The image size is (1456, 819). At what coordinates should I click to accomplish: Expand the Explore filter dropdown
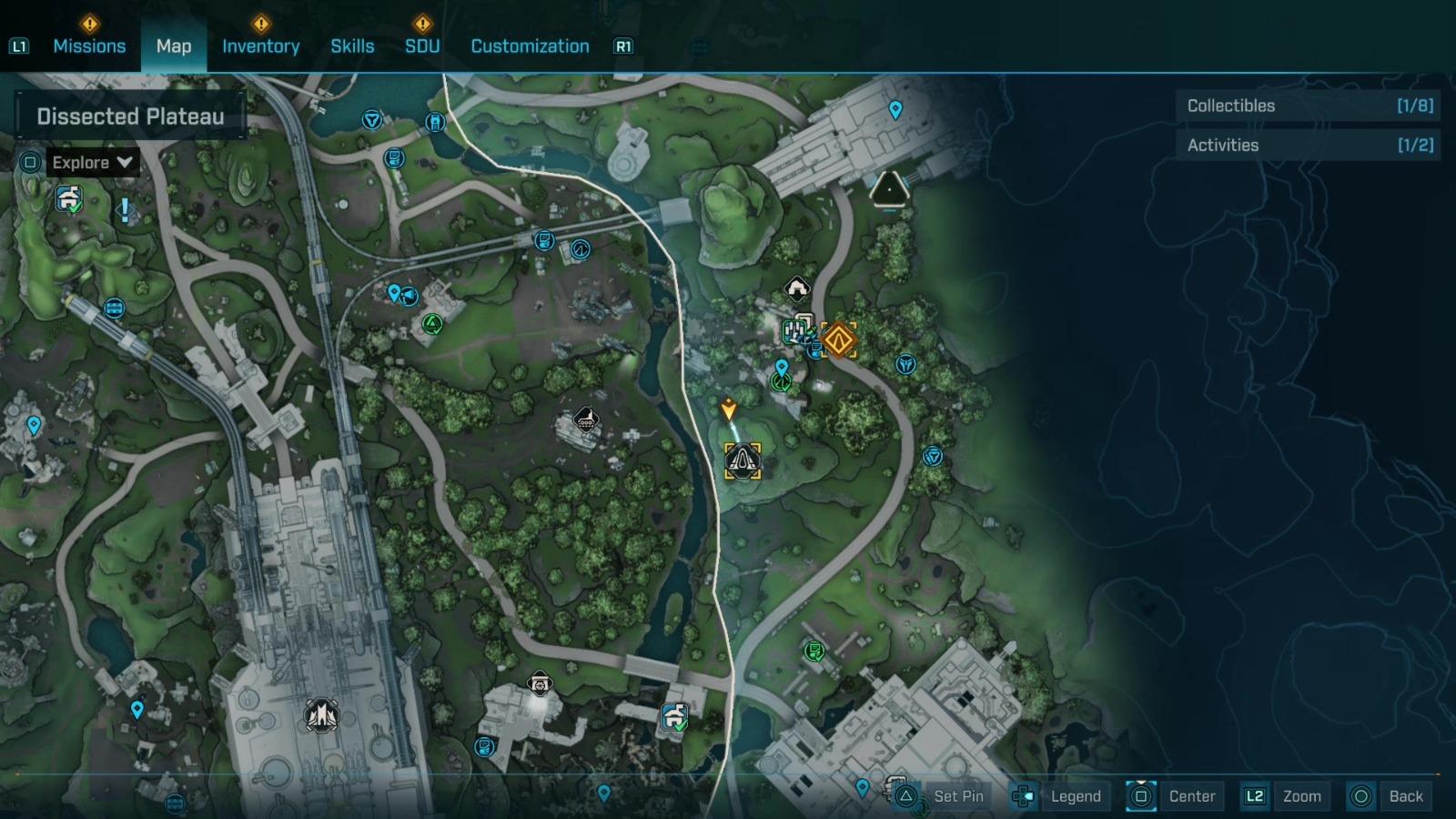[92, 163]
